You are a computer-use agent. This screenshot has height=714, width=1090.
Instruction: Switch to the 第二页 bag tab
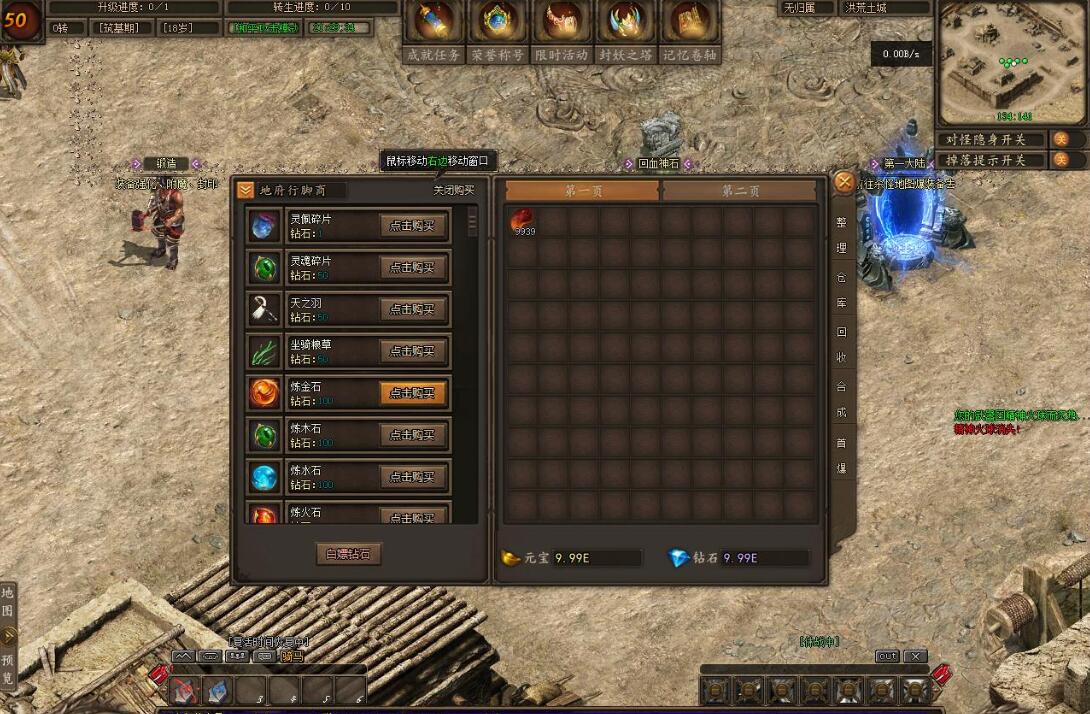740,191
